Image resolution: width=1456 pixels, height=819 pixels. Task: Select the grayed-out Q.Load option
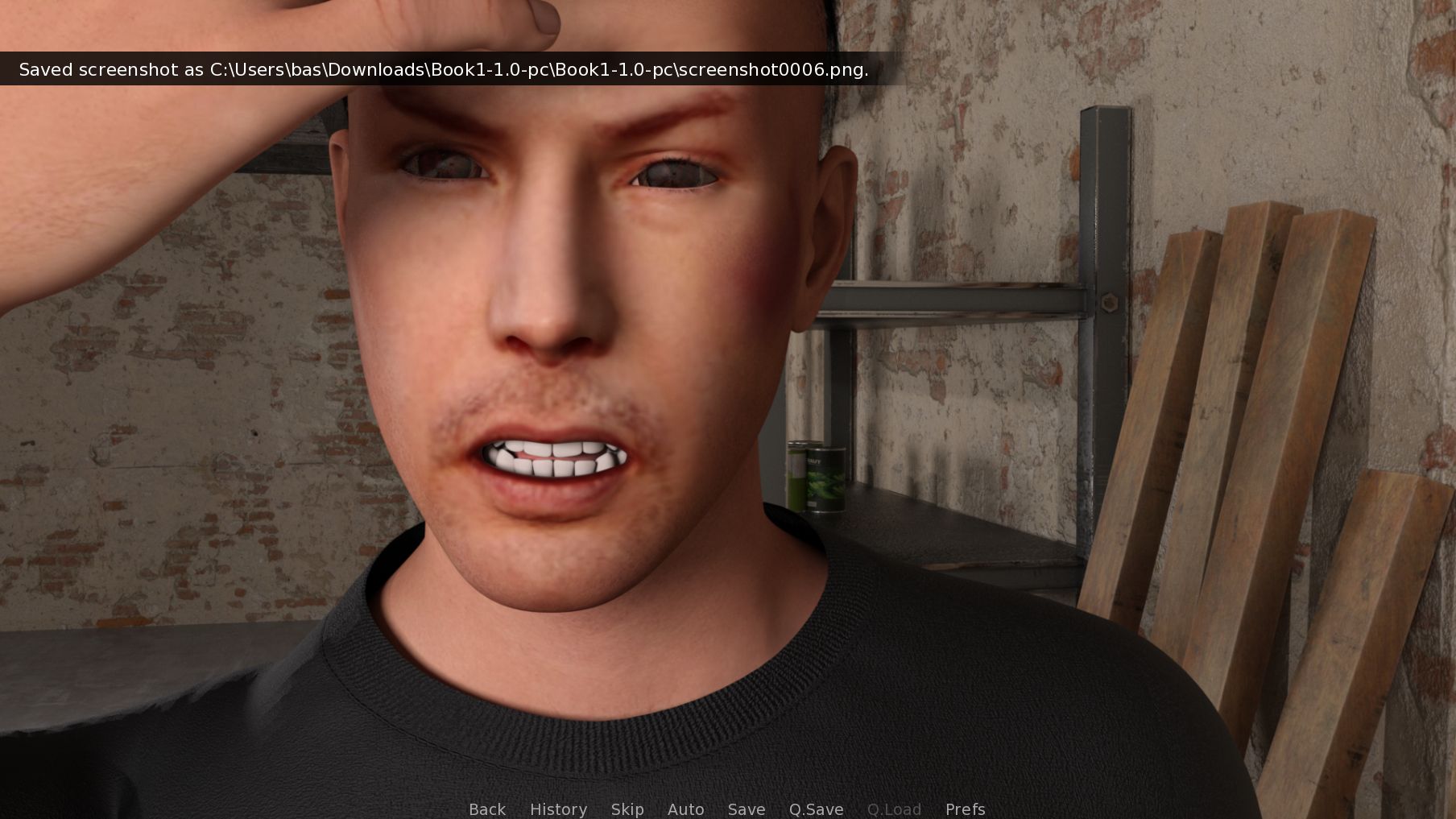(x=895, y=809)
